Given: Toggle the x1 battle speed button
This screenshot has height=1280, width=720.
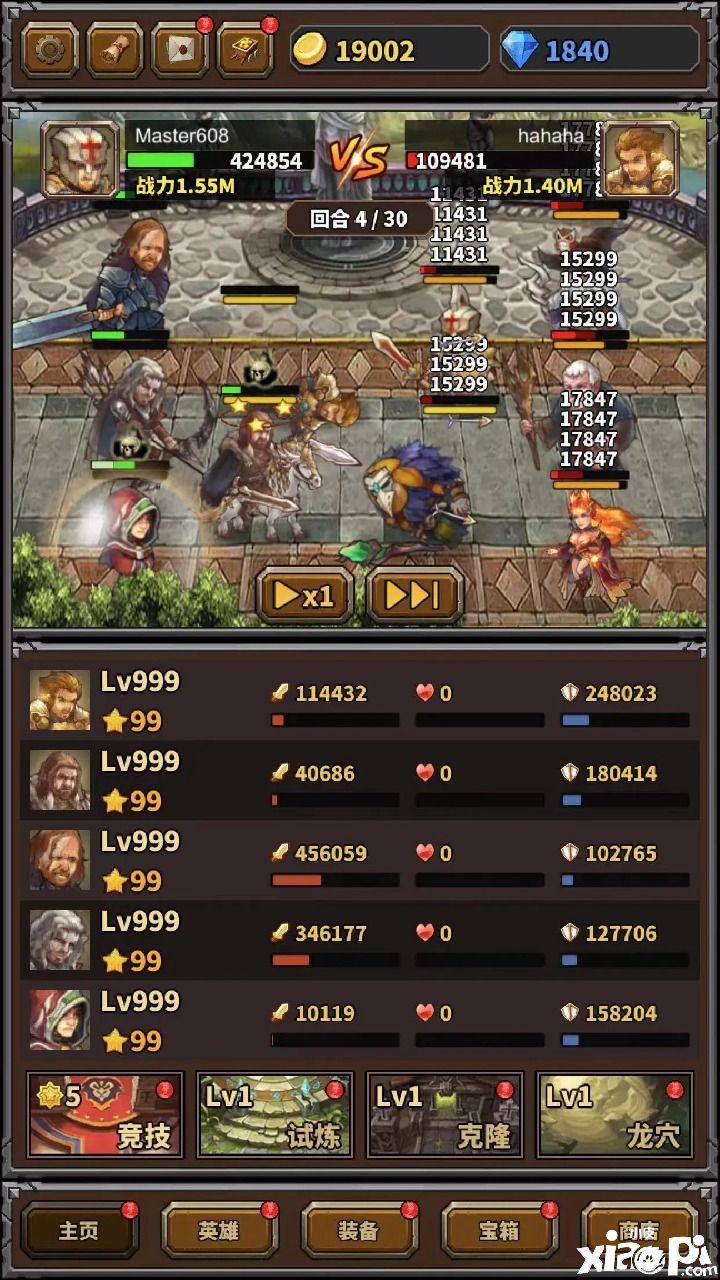Looking at the screenshot, I should (305, 596).
